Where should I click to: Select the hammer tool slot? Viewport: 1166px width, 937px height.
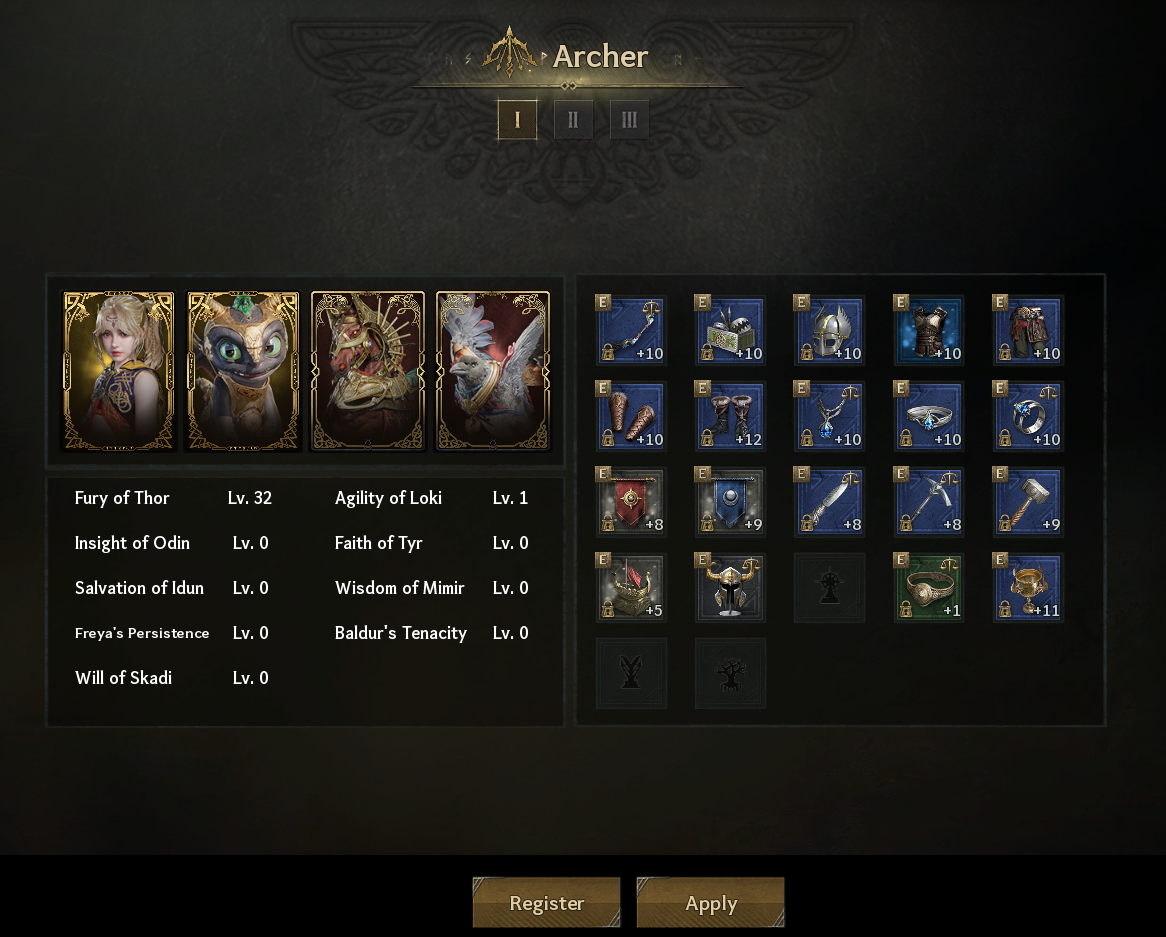(1028, 502)
